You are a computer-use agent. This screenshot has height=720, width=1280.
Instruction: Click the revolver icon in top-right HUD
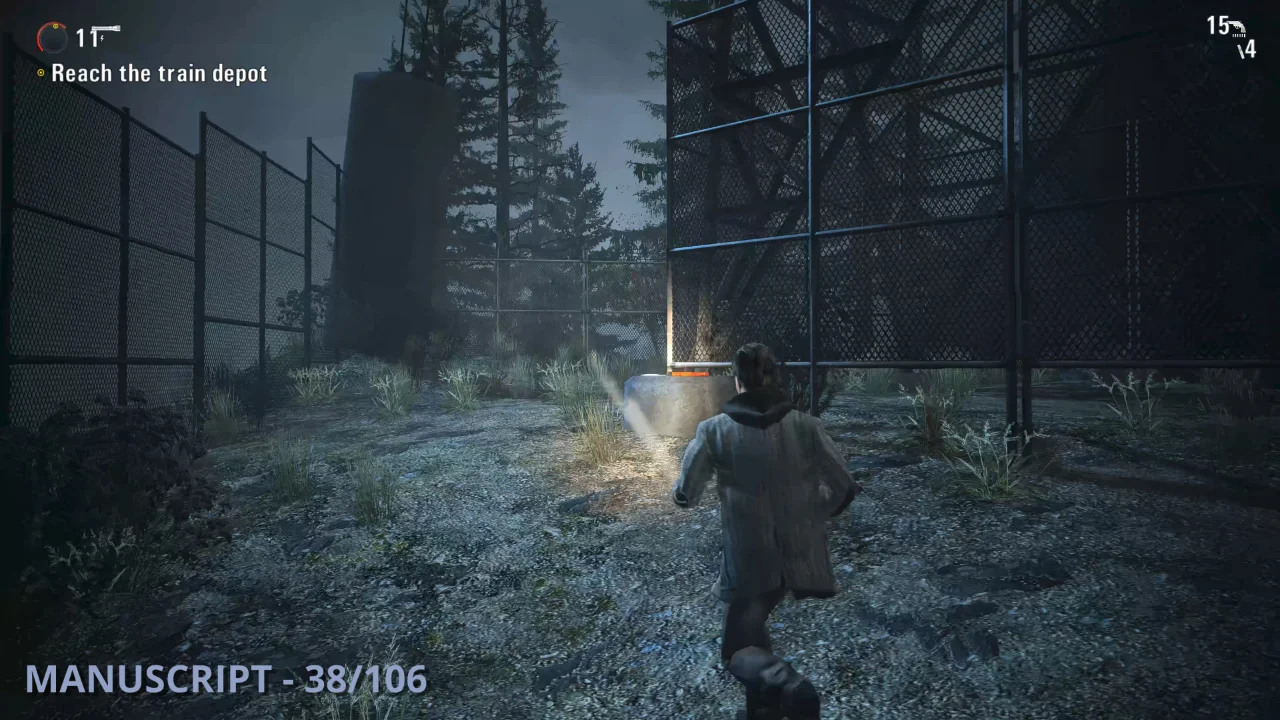pos(1237,26)
